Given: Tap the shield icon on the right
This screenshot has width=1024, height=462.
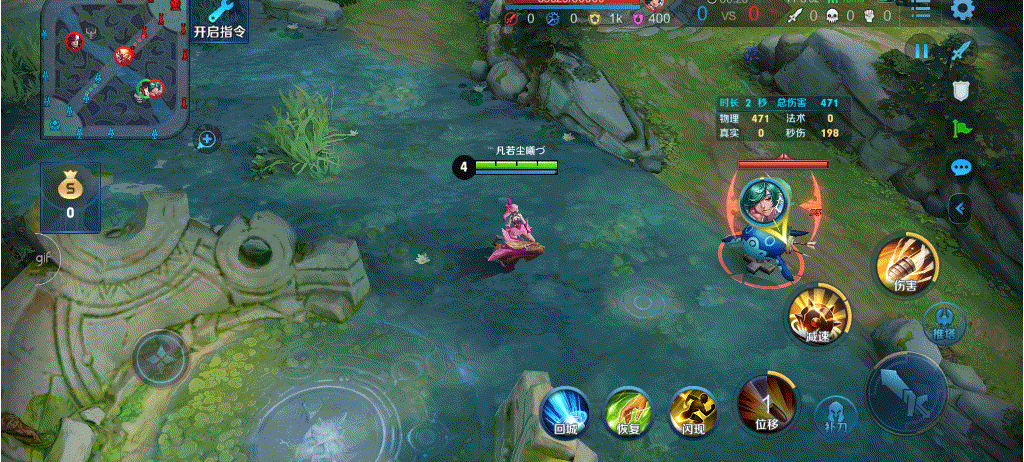Looking at the screenshot, I should point(961,91).
